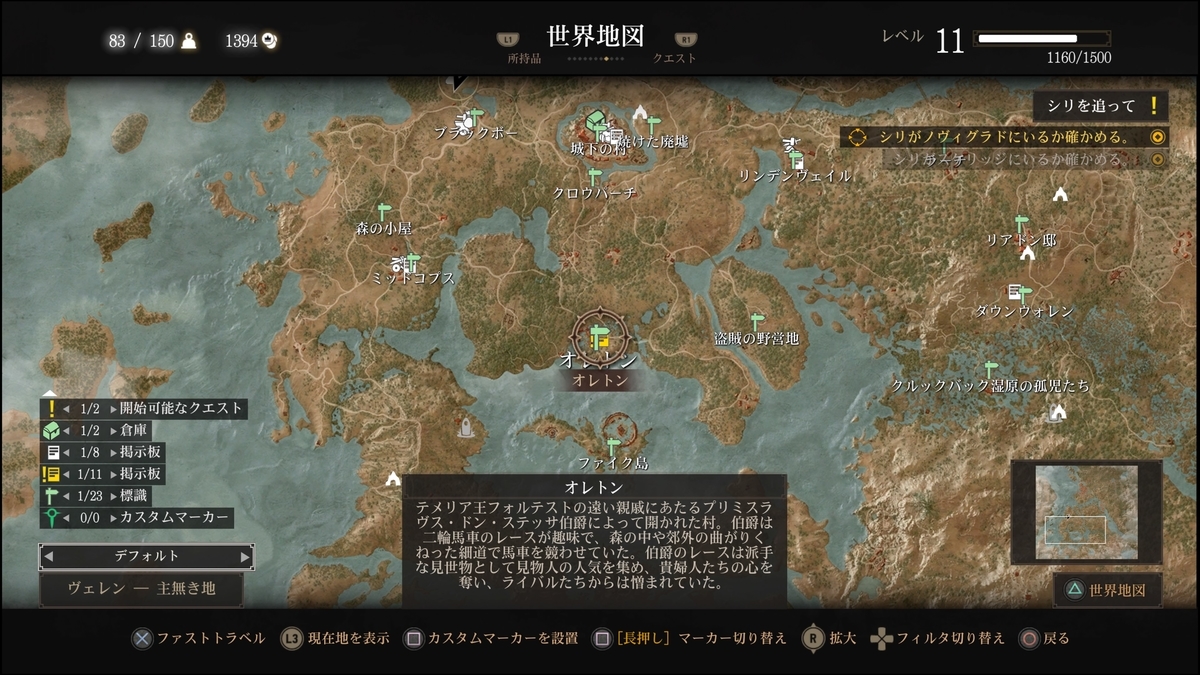This screenshot has height=675, width=1200.
Task: Switch to the 所持品 tab
Action: (524, 58)
